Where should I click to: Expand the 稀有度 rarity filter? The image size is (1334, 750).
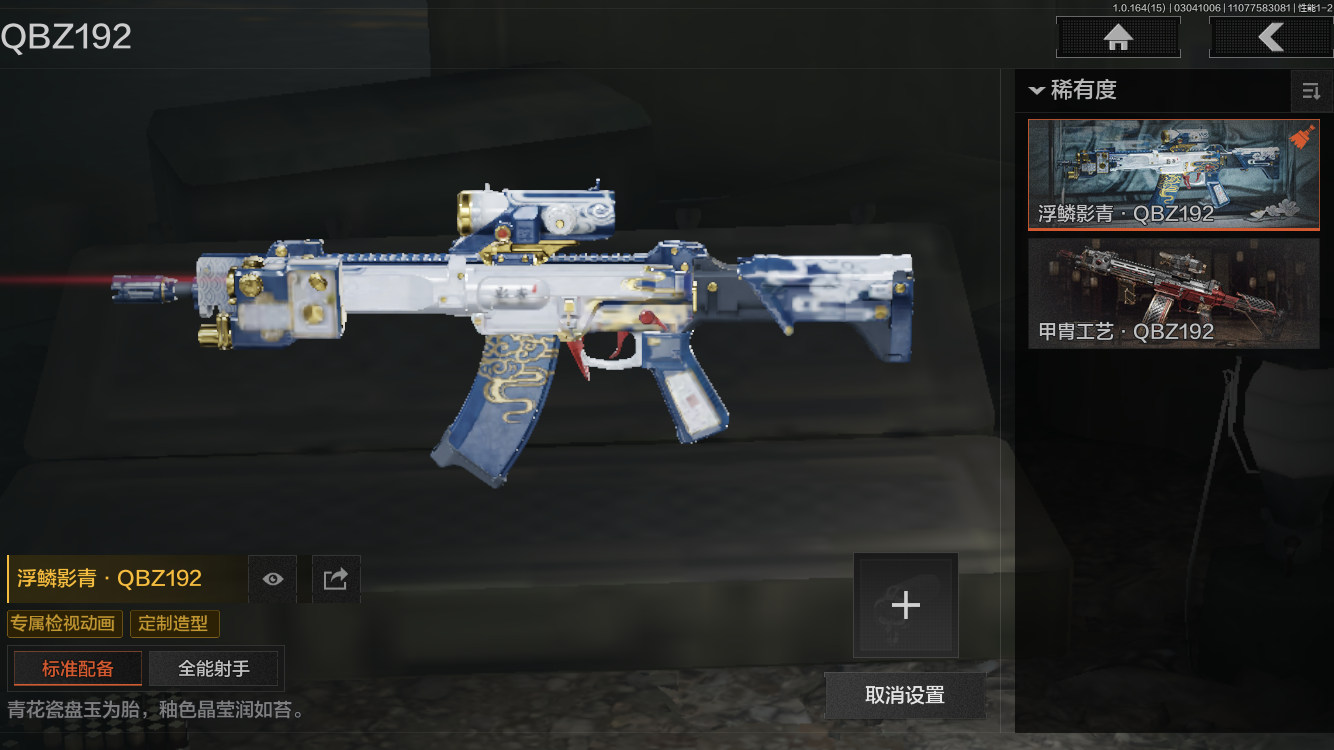(x=1072, y=90)
